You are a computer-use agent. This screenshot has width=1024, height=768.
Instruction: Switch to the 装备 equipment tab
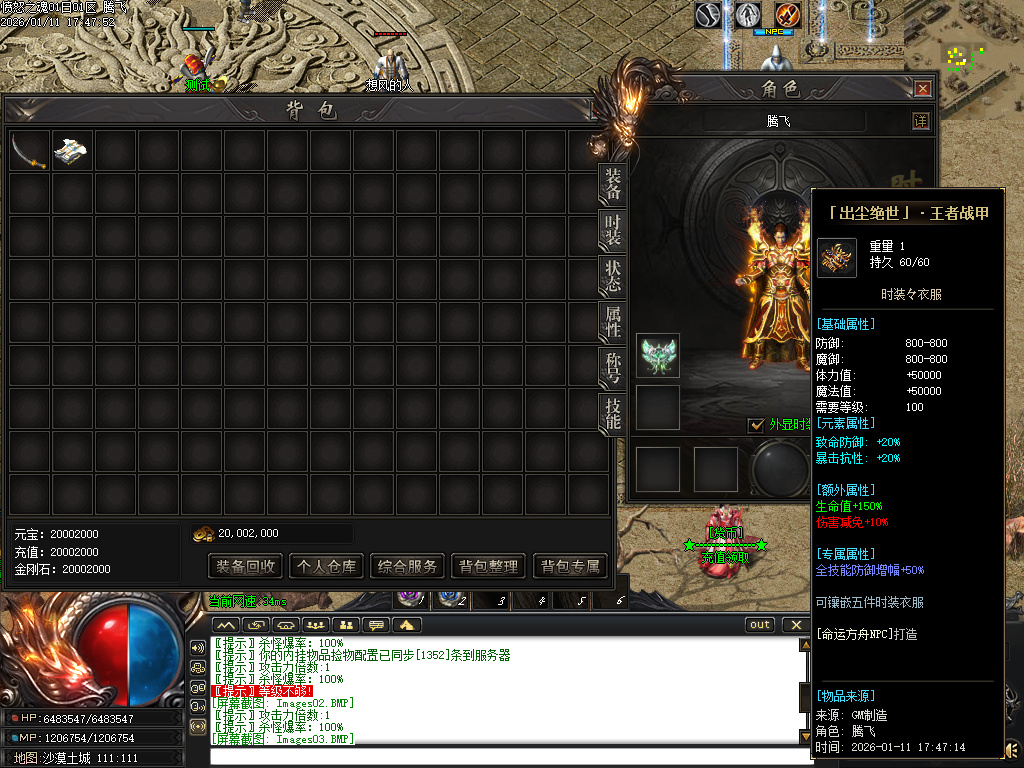coord(613,183)
